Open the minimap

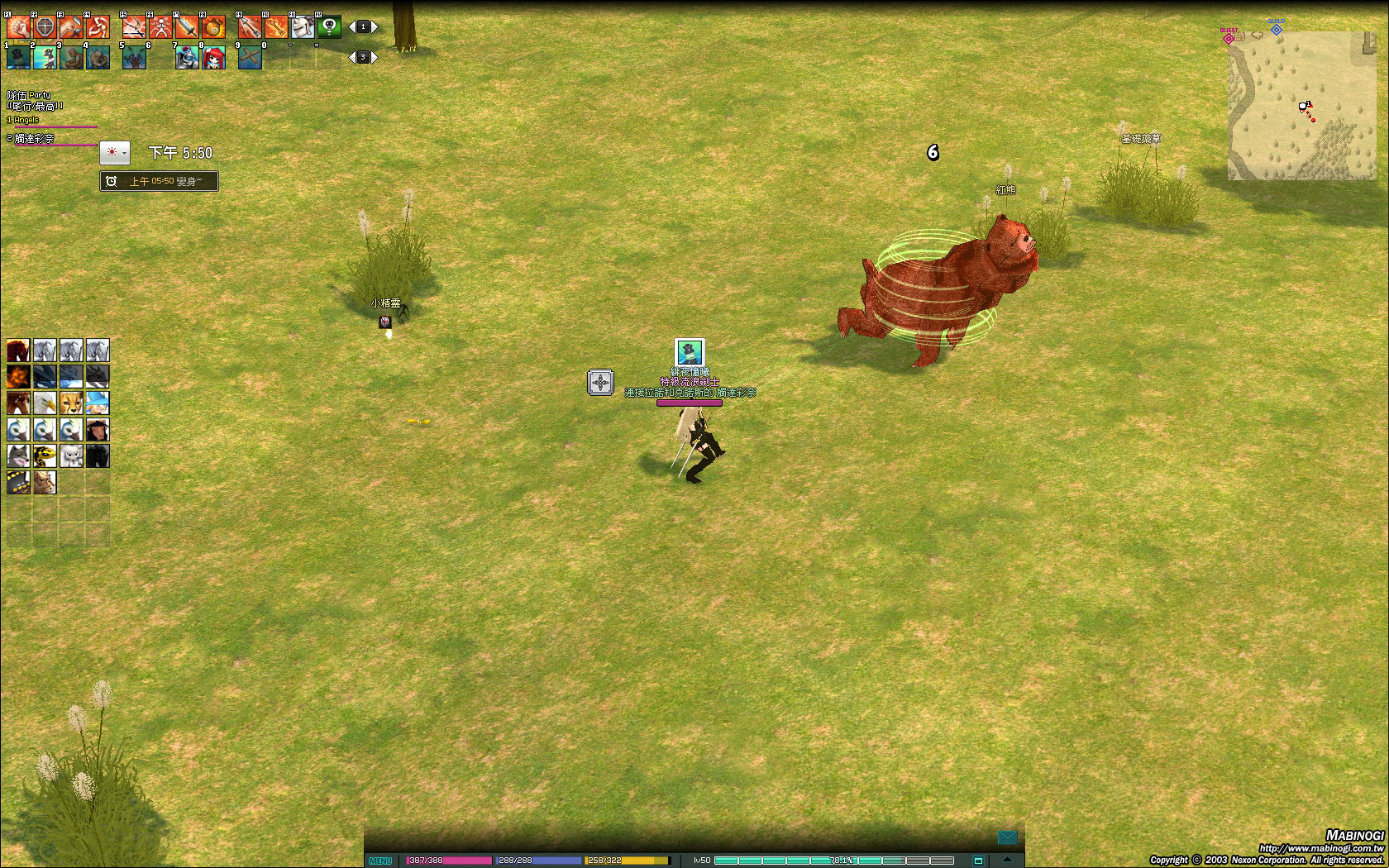pyautogui.click(x=1301, y=106)
